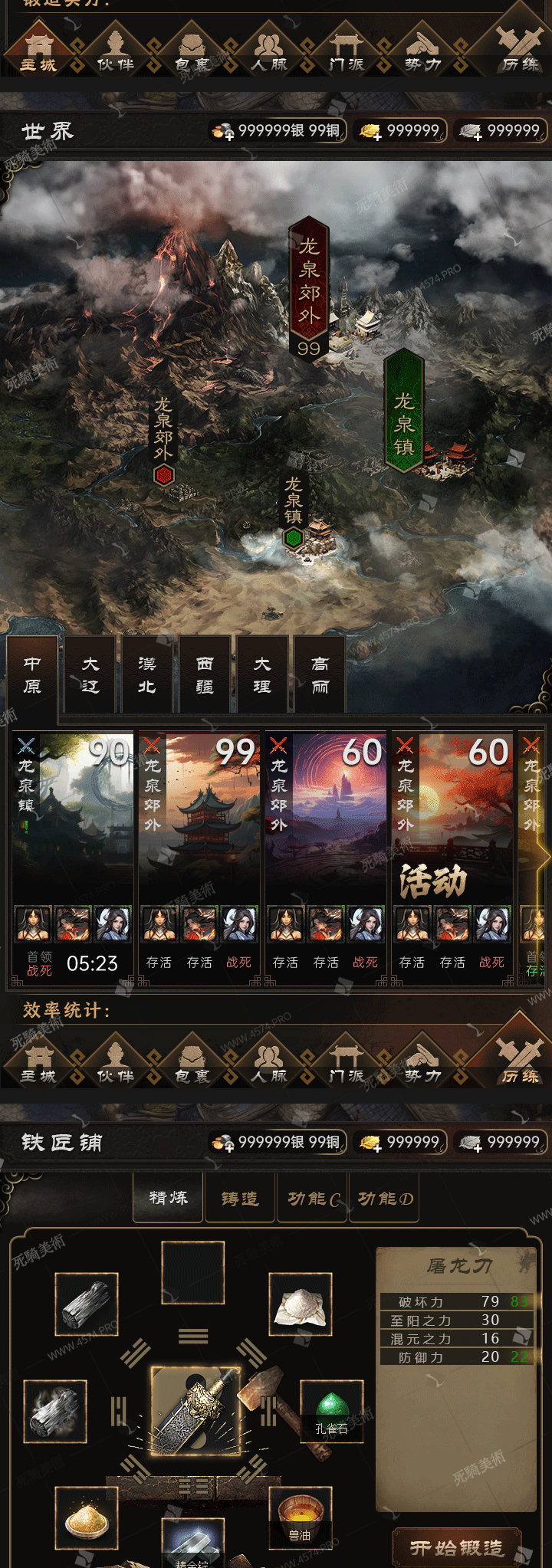Open the 漠北 region tab

pos(147,674)
